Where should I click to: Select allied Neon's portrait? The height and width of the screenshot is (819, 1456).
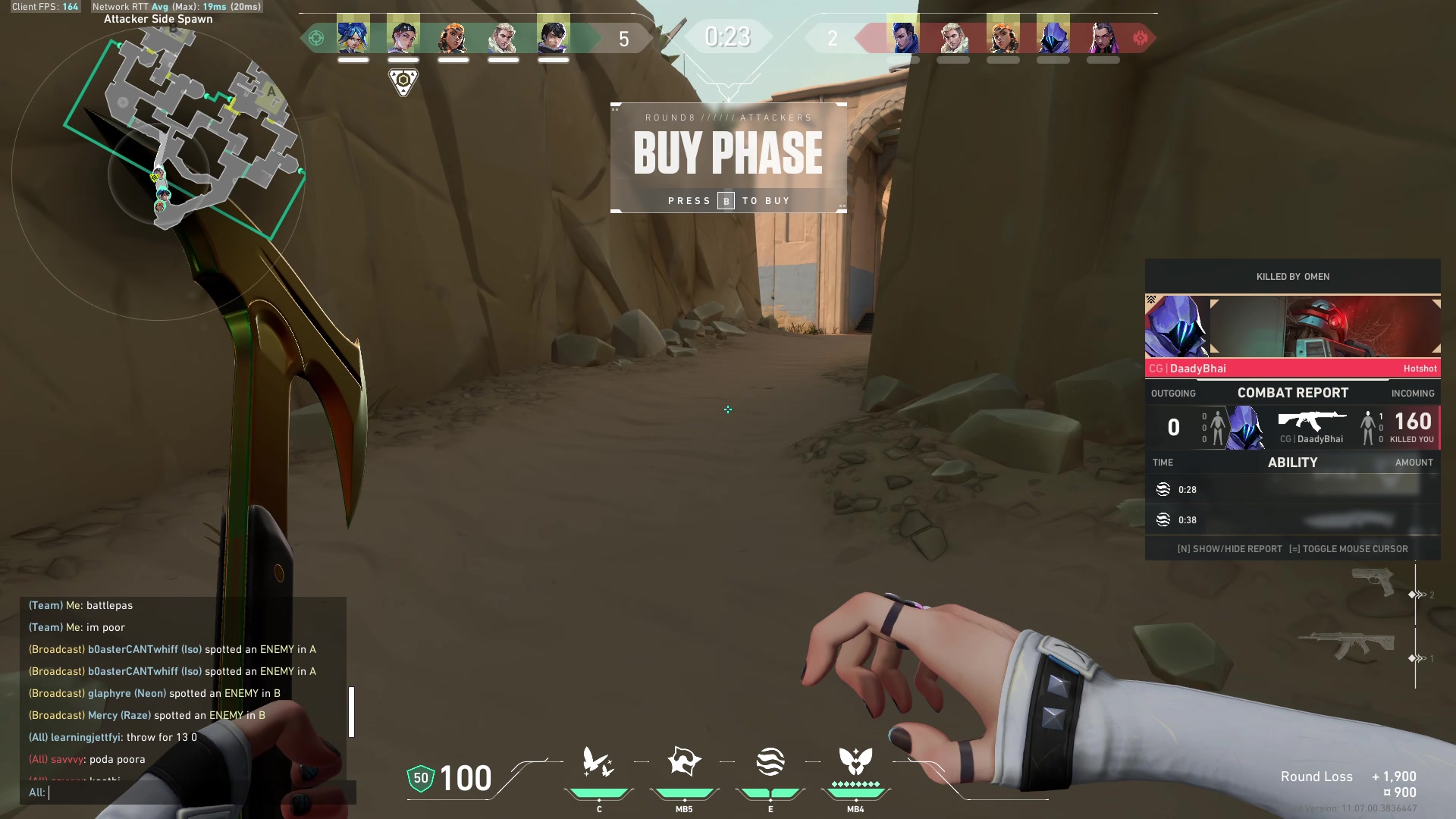point(353,37)
